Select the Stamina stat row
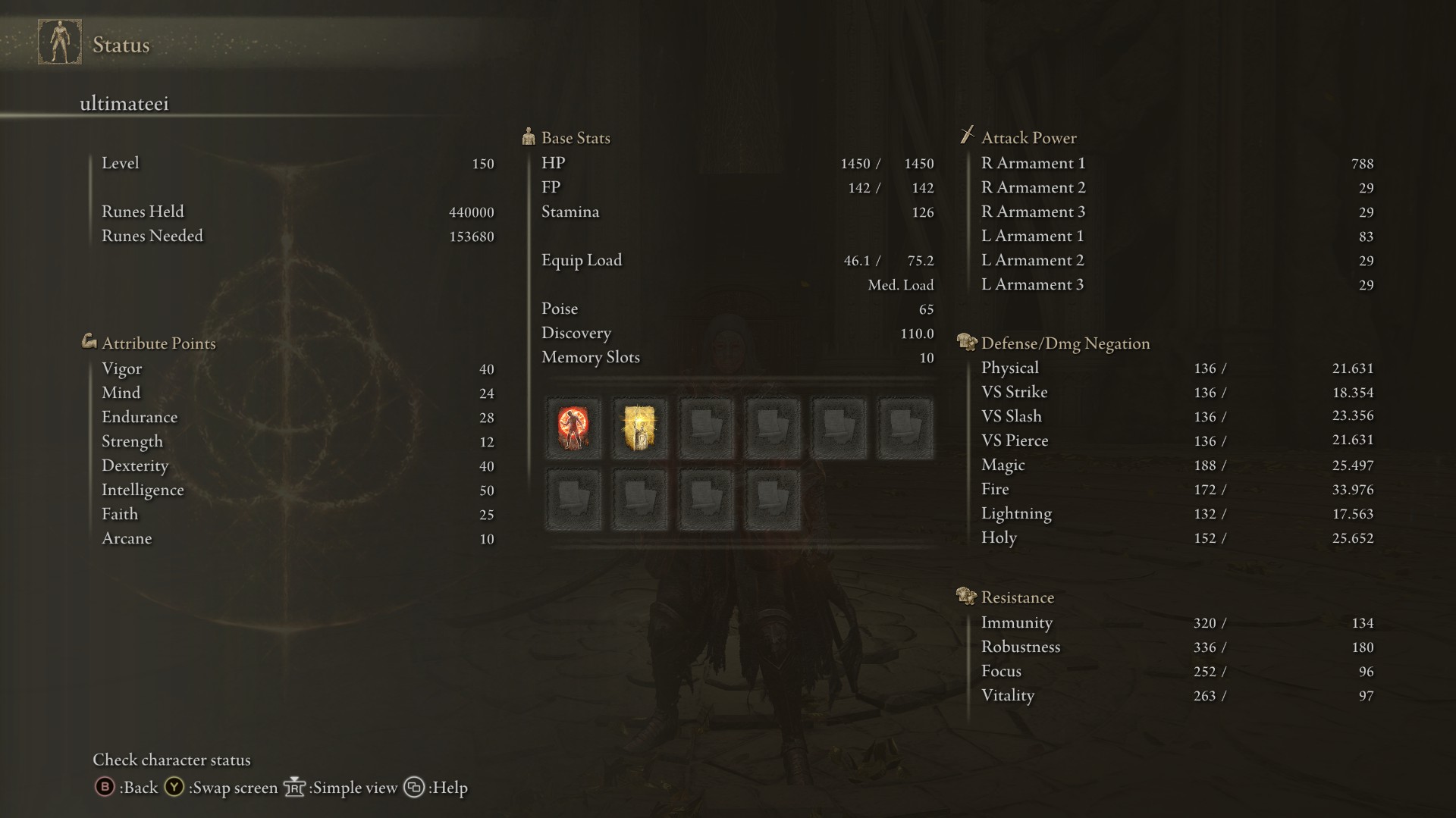Image resolution: width=1456 pixels, height=818 pixels. pyautogui.click(x=736, y=212)
